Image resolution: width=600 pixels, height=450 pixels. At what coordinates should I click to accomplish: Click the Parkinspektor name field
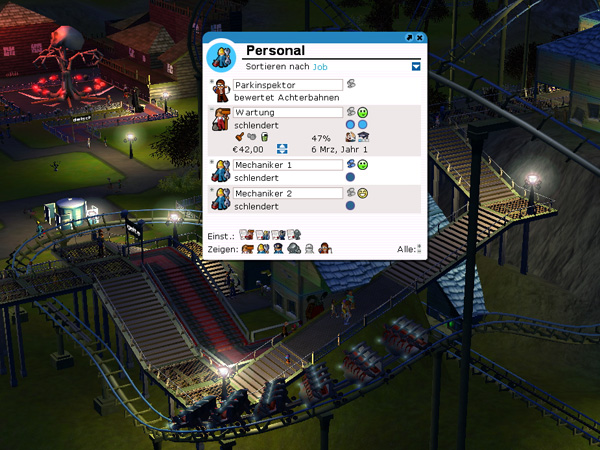point(288,85)
